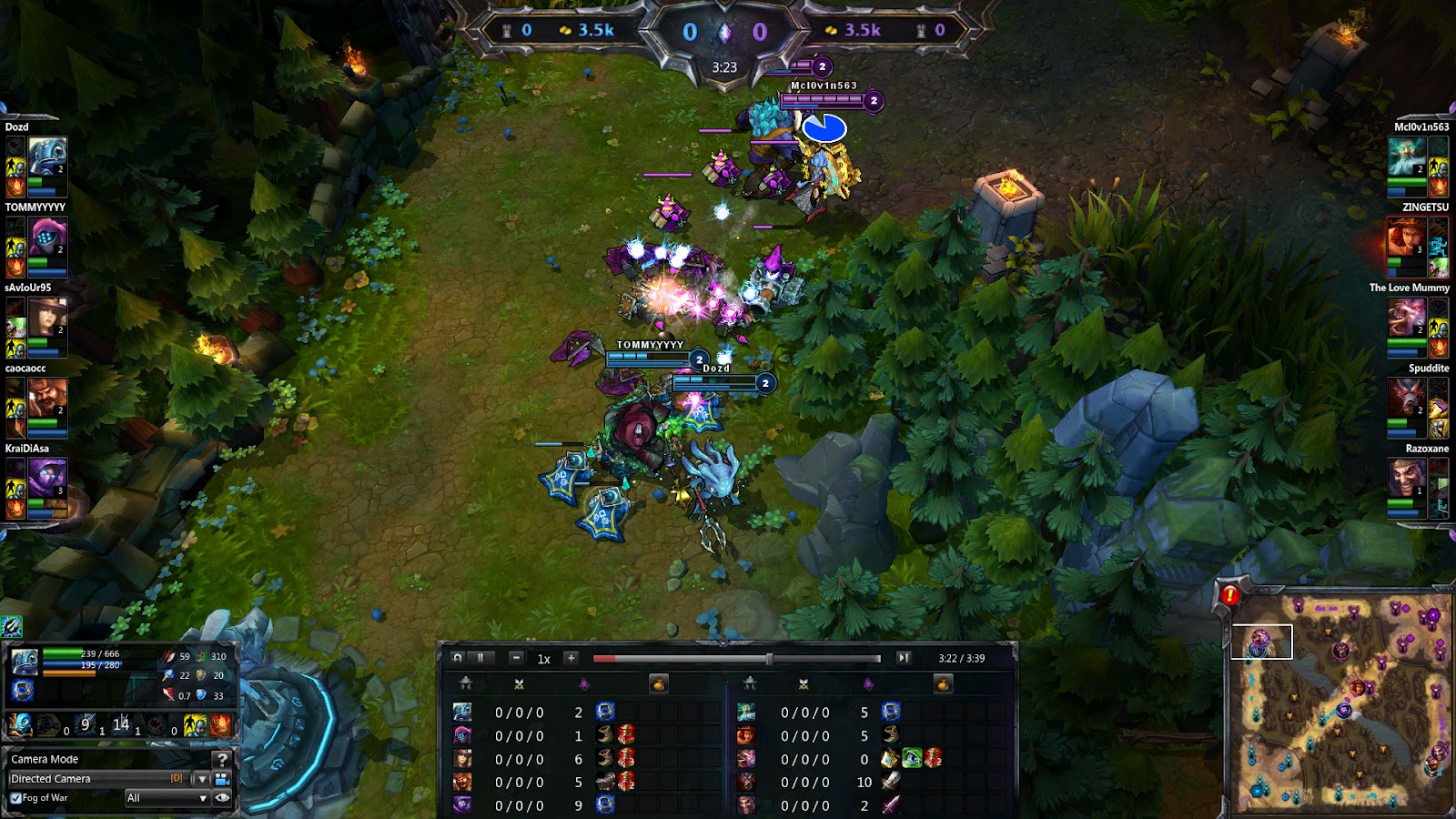Uncheck the Fog of War checkbox
Screen dimensions: 1456x819
pyautogui.click(x=15, y=798)
